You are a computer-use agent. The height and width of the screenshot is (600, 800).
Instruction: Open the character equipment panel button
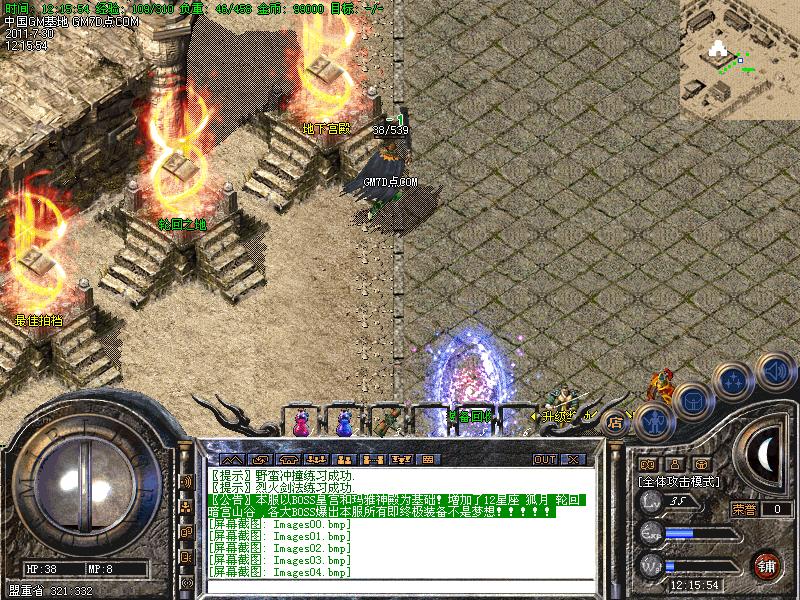pyautogui.click(x=653, y=419)
